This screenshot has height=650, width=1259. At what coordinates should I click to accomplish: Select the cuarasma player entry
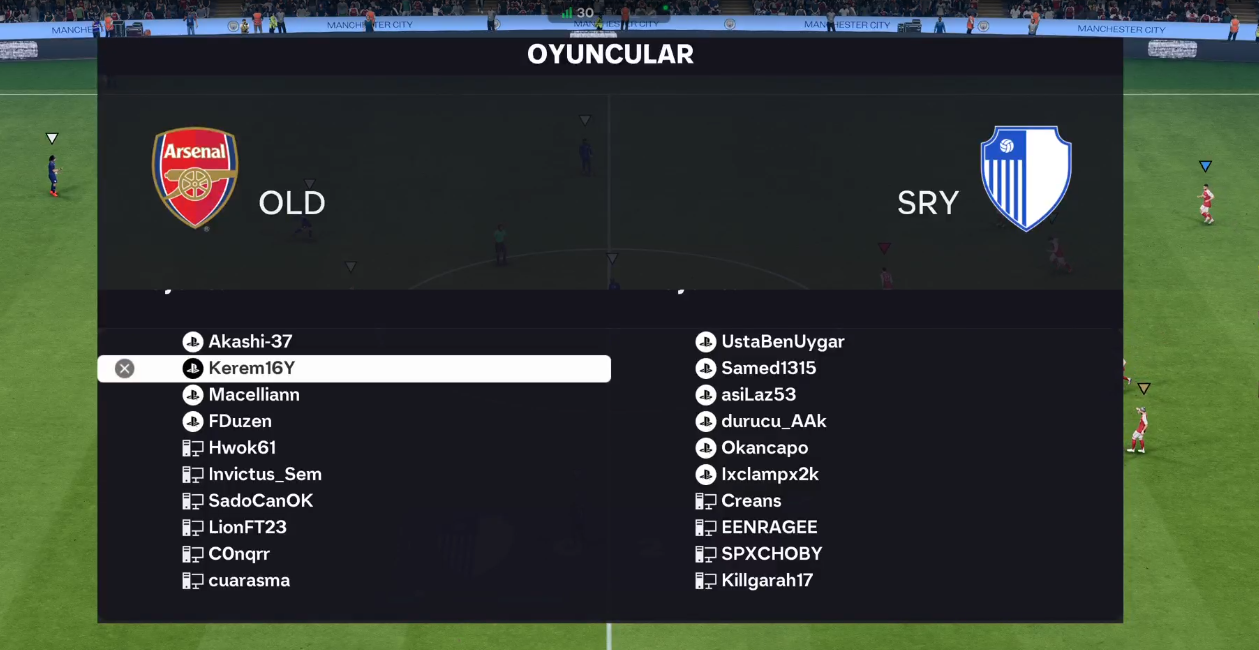(x=249, y=581)
